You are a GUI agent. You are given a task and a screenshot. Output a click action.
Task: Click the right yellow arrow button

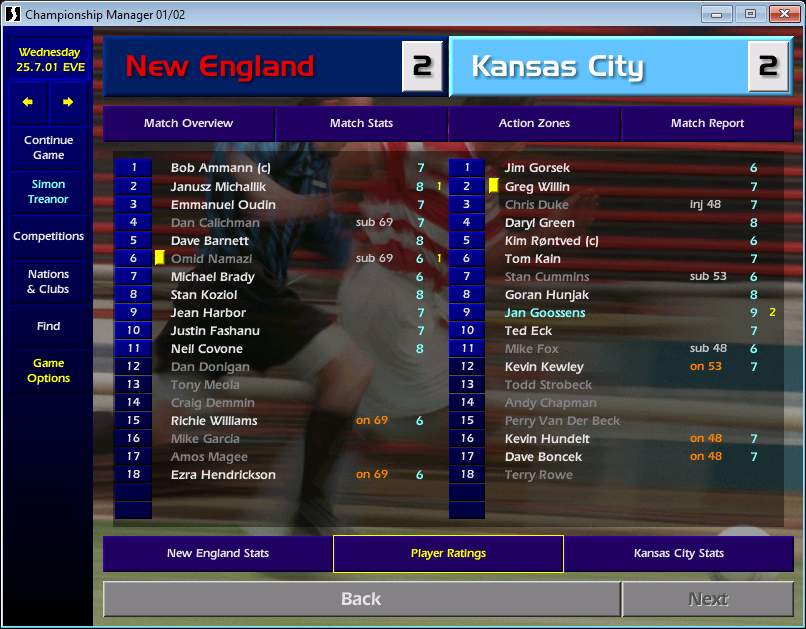(x=68, y=102)
